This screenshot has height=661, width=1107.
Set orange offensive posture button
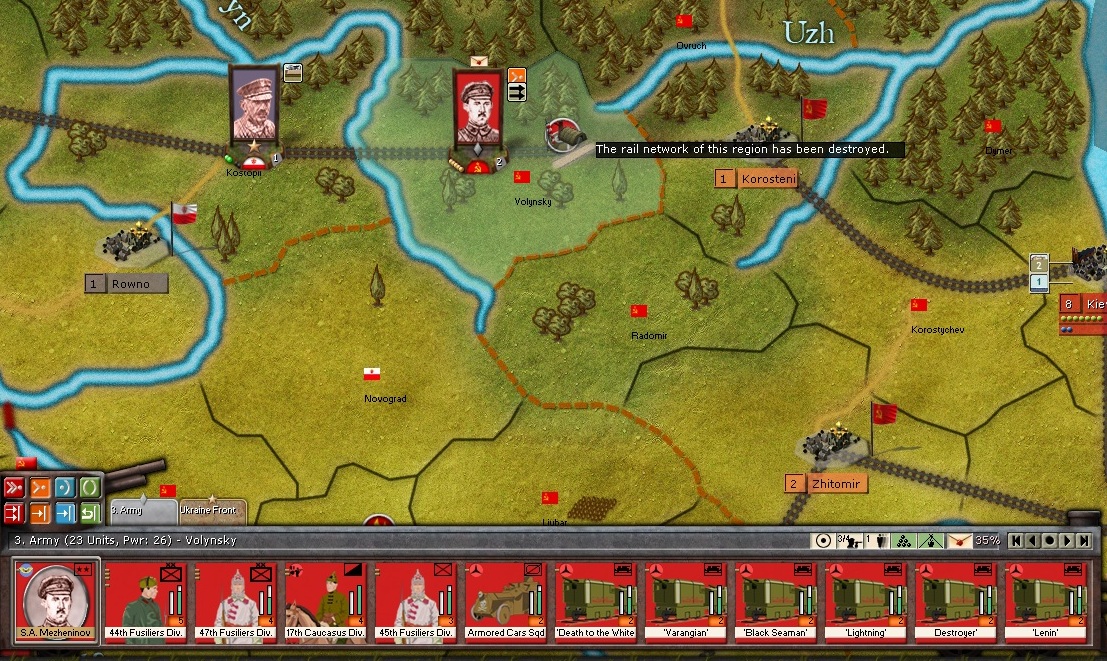(x=40, y=488)
